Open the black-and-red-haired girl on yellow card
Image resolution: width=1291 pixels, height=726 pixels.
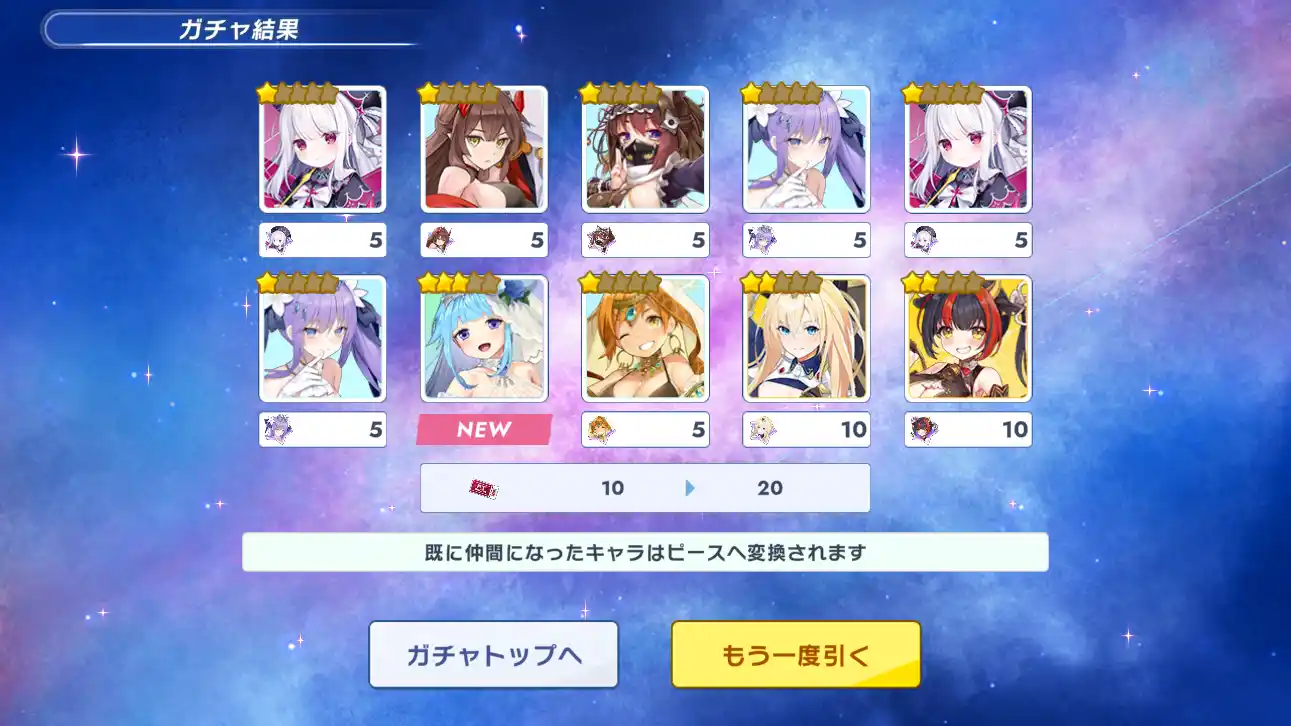[x=967, y=339]
